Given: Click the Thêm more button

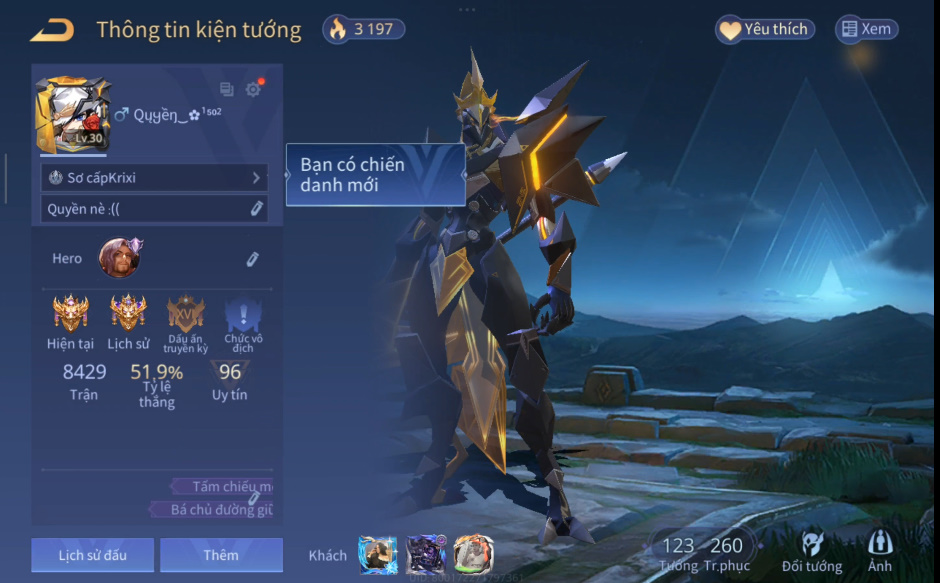Looking at the screenshot, I should (221, 555).
